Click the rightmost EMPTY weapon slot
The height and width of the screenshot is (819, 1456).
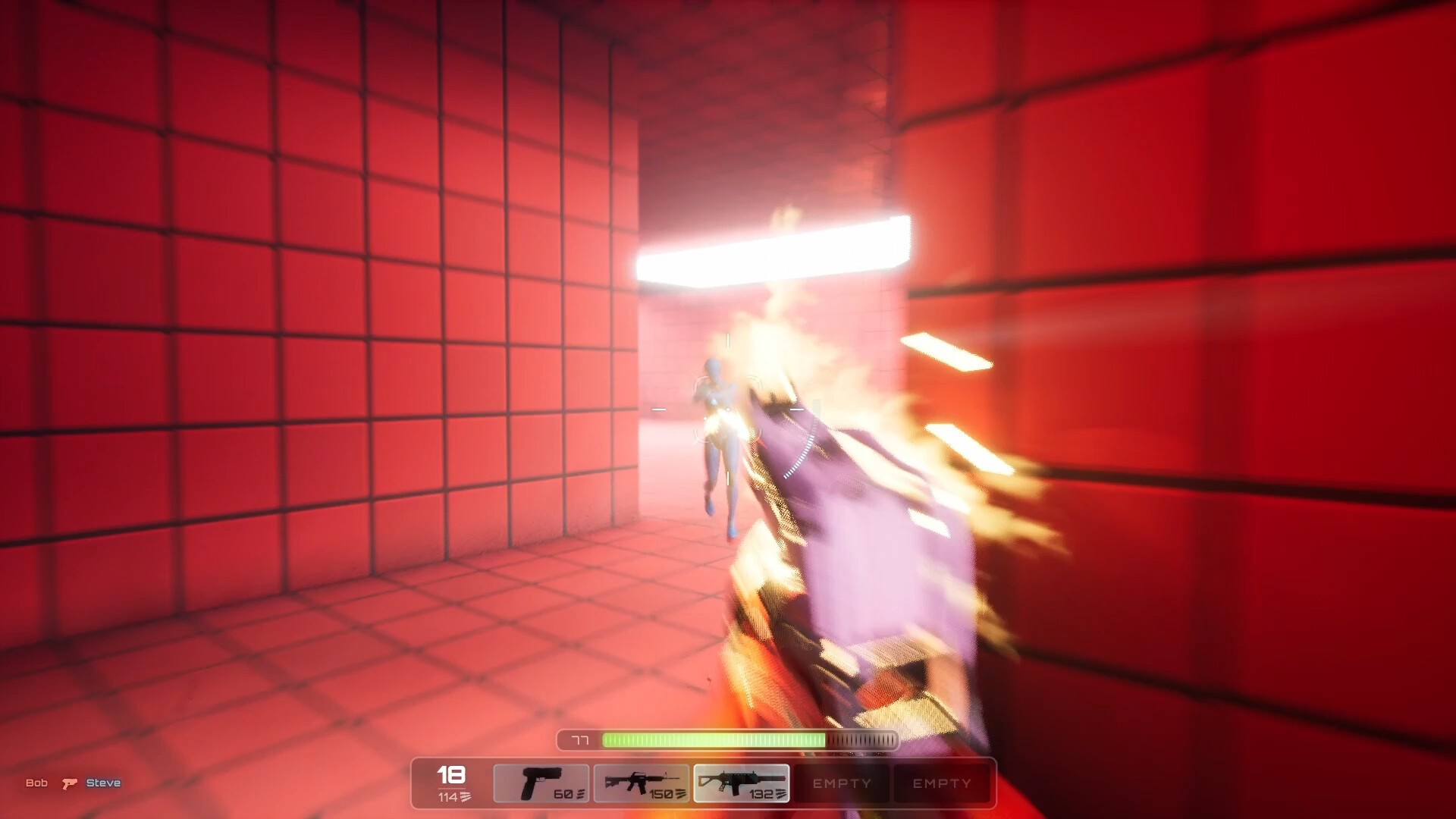943,783
